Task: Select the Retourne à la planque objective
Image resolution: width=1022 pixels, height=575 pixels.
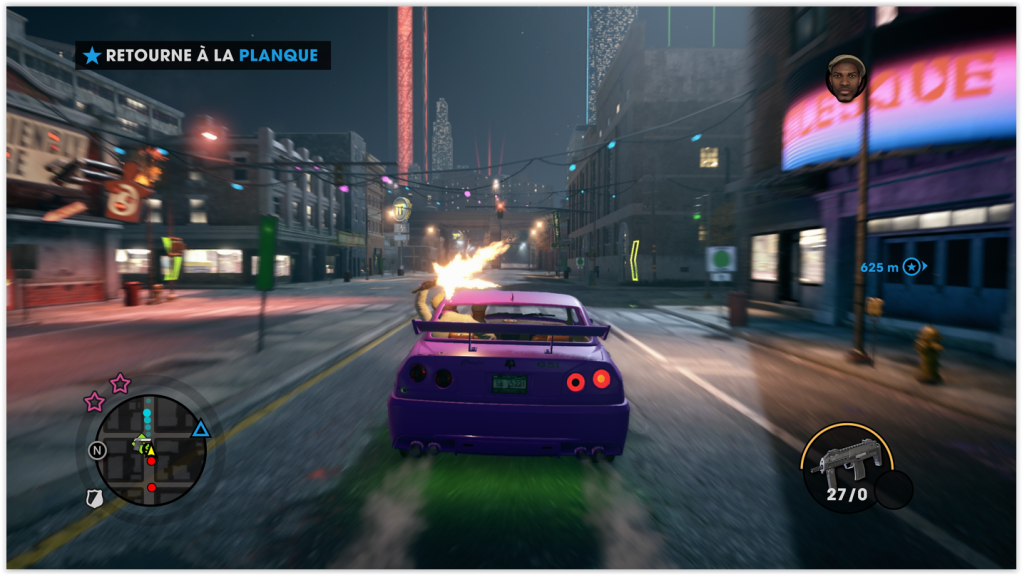Action: pyautogui.click(x=203, y=56)
